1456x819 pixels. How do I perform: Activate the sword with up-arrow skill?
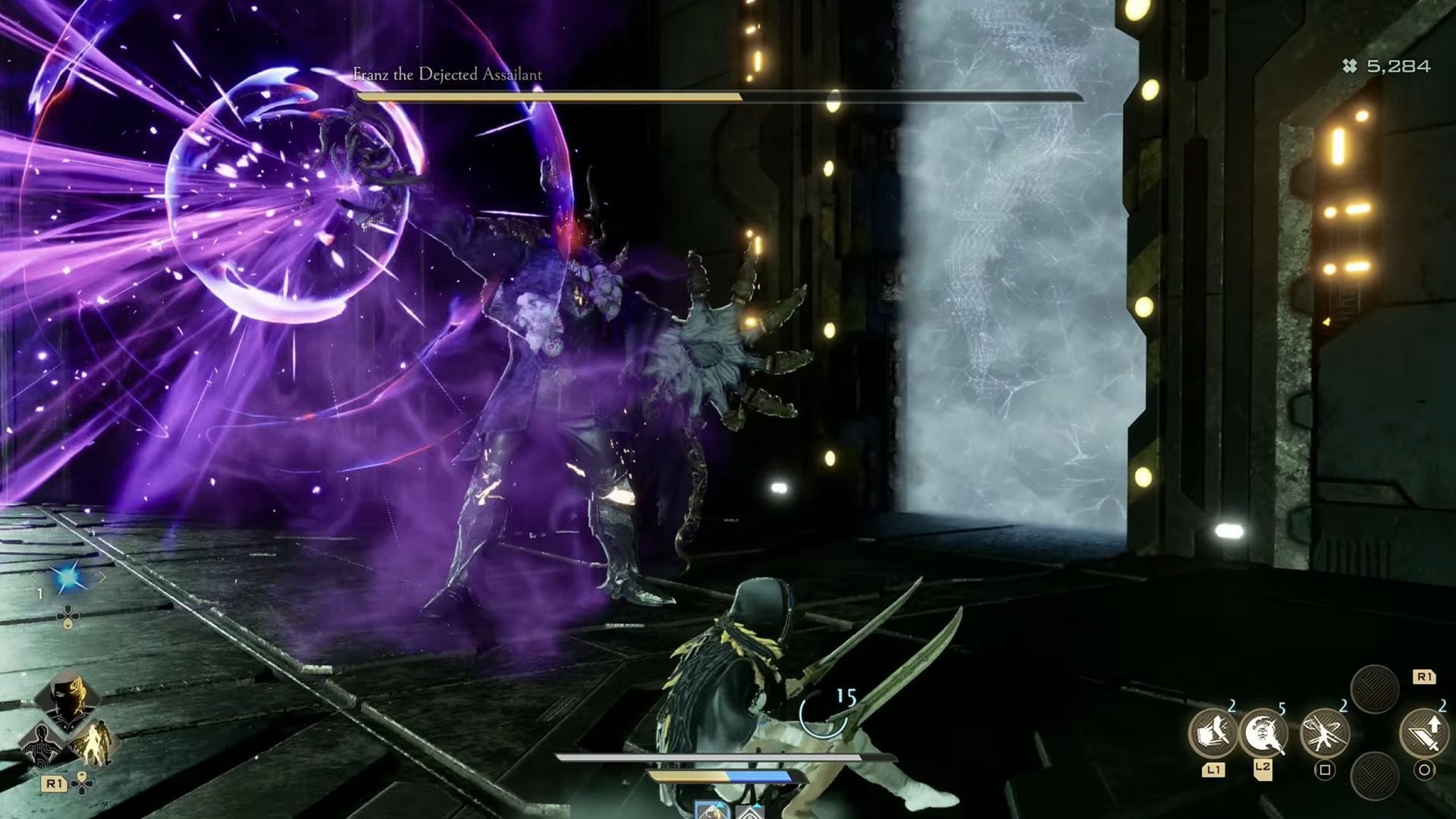1423,733
